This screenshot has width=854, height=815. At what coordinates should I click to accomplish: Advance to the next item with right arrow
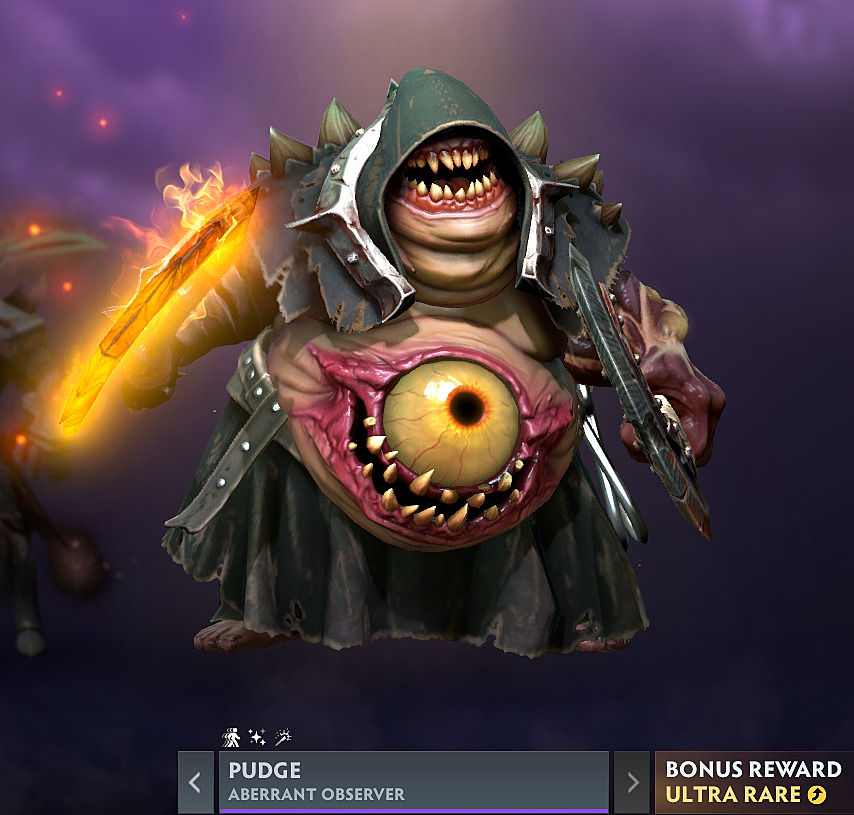[x=631, y=782]
